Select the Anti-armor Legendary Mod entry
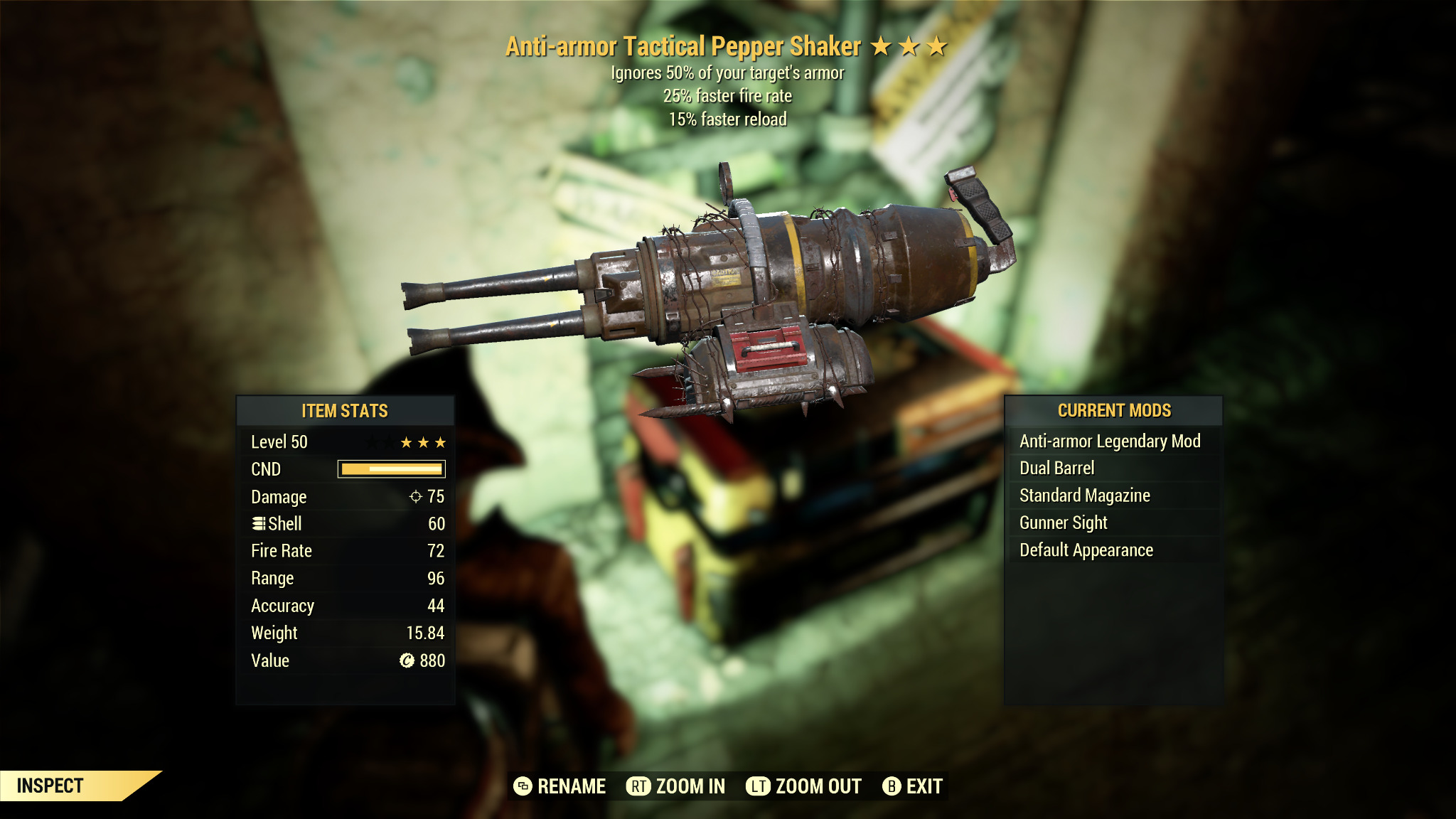1456x819 pixels. pos(1110,441)
